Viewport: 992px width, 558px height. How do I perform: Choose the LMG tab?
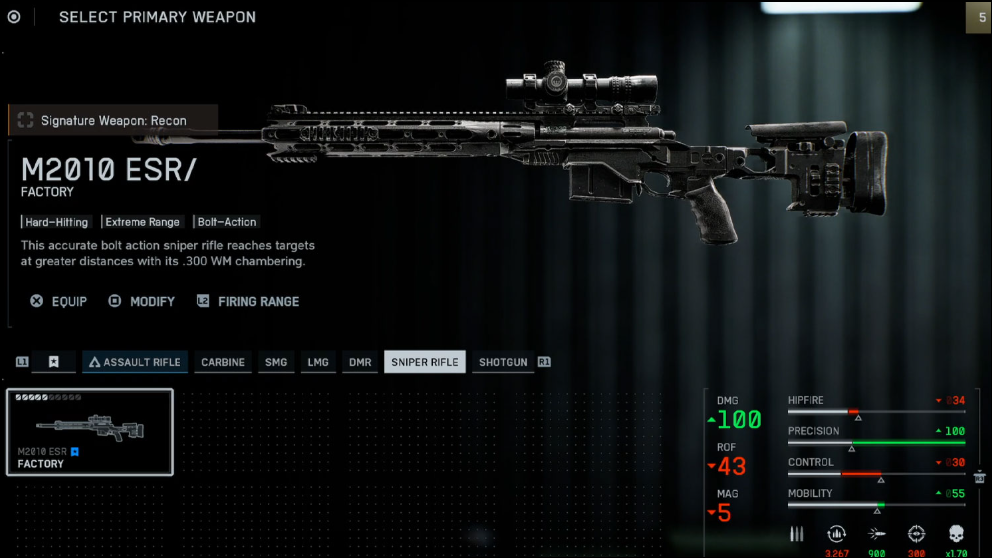(318, 362)
